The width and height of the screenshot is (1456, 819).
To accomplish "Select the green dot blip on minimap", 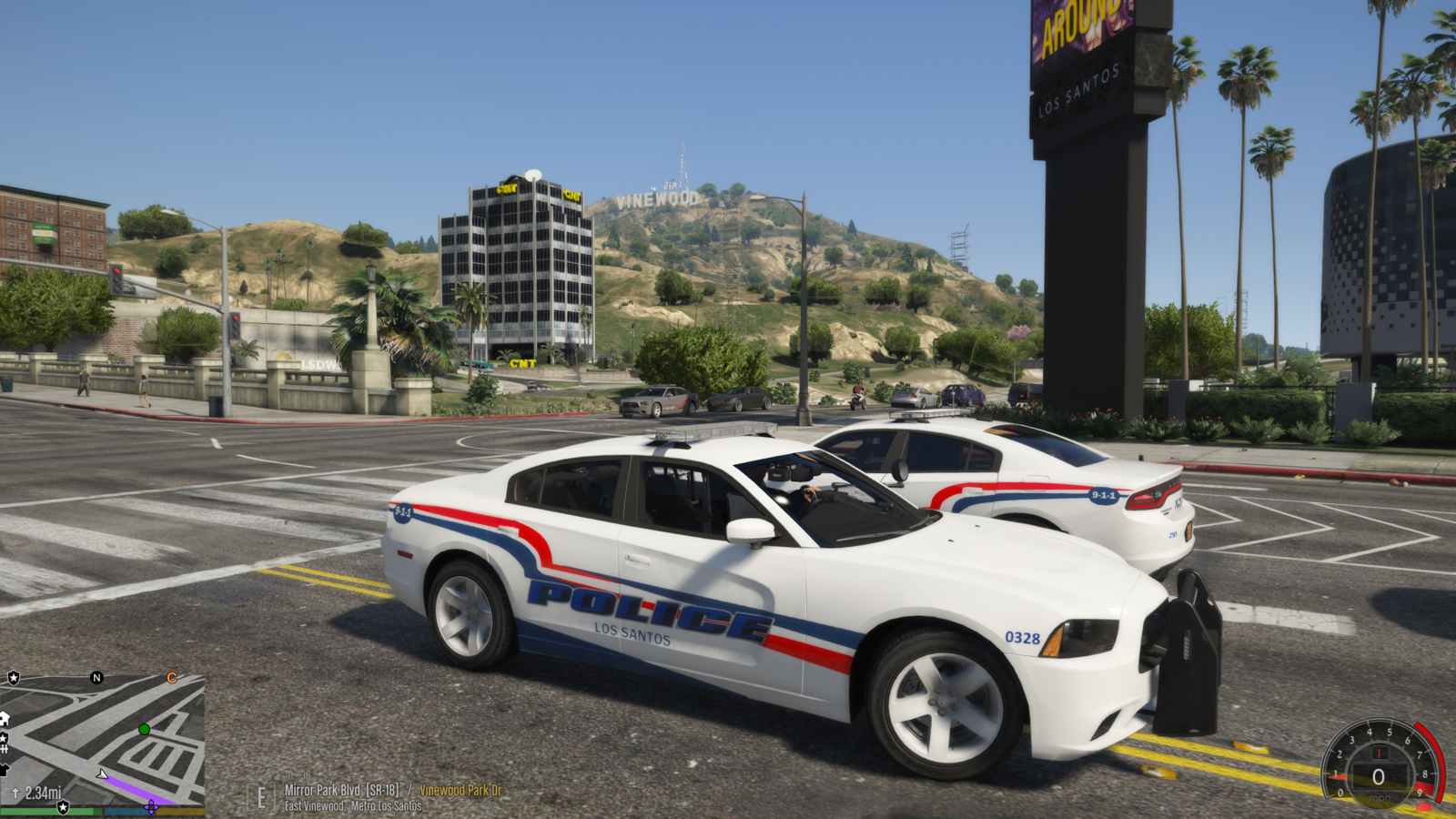I will click(x=144, y=729).
